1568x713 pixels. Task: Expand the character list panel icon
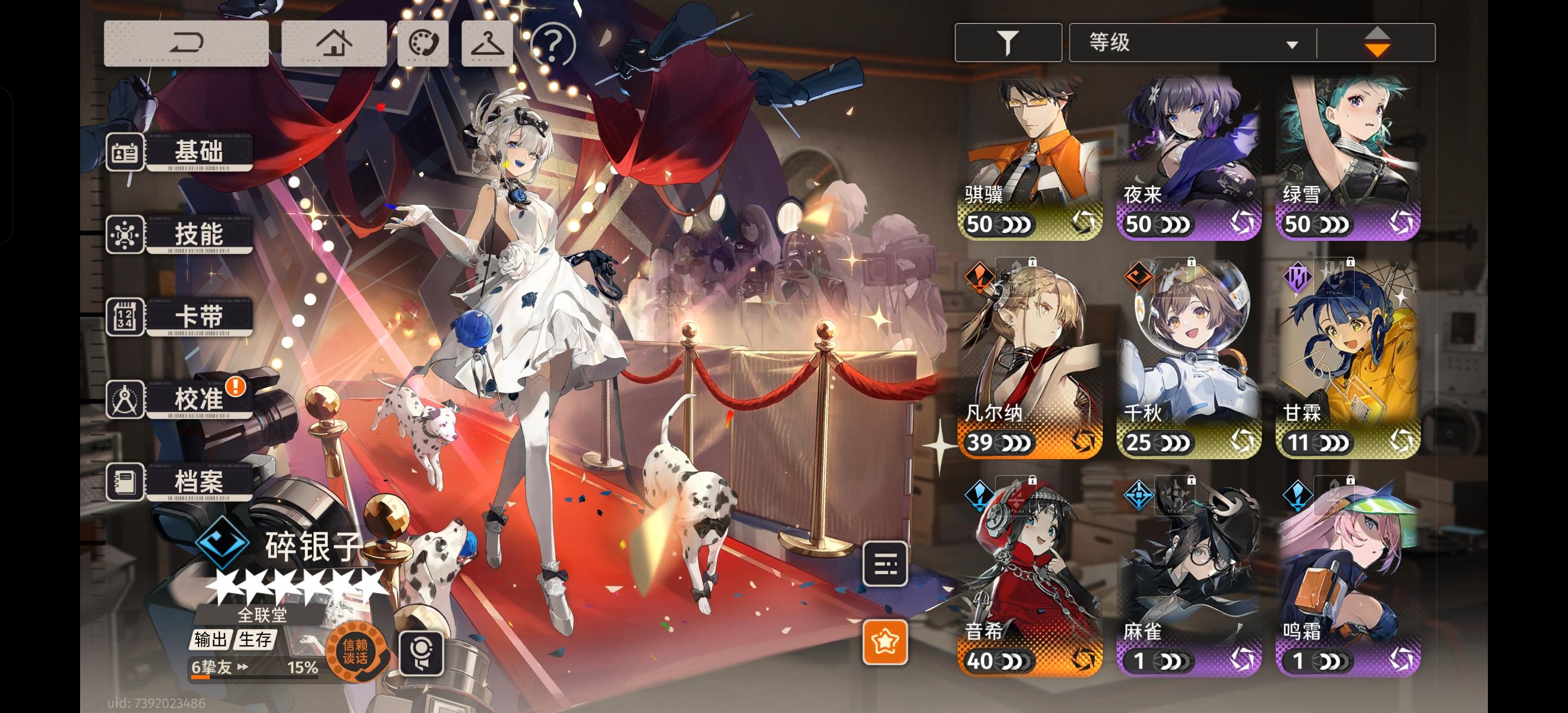(x=886, y=564)
